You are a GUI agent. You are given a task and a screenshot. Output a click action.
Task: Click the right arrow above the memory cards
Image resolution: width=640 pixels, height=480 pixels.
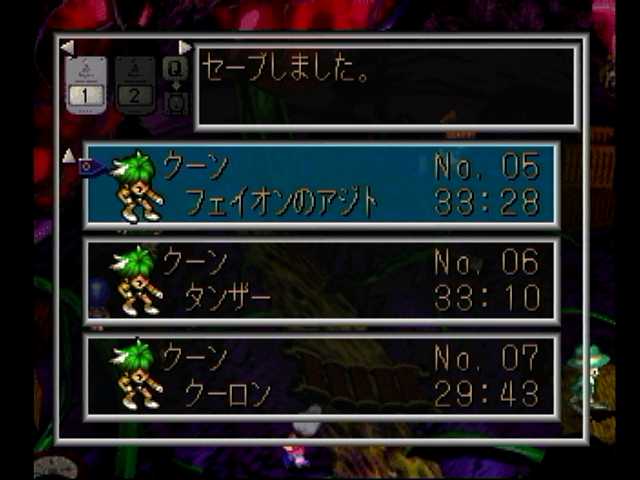[185, 47]
